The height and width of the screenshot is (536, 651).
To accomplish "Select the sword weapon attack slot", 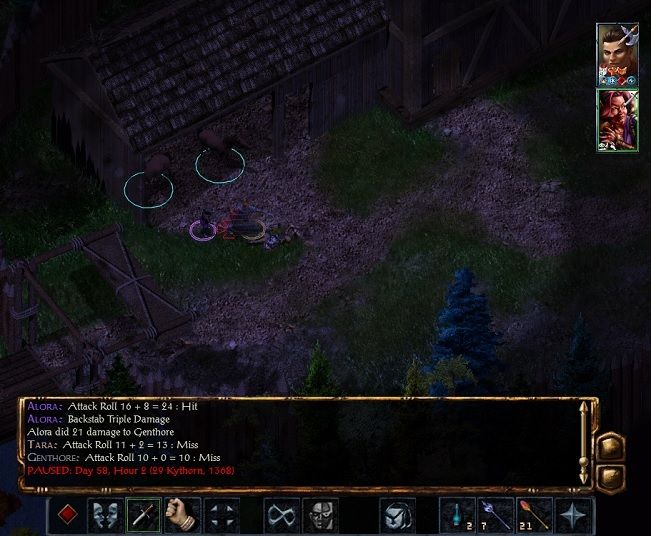I will (x=143, y=516).
